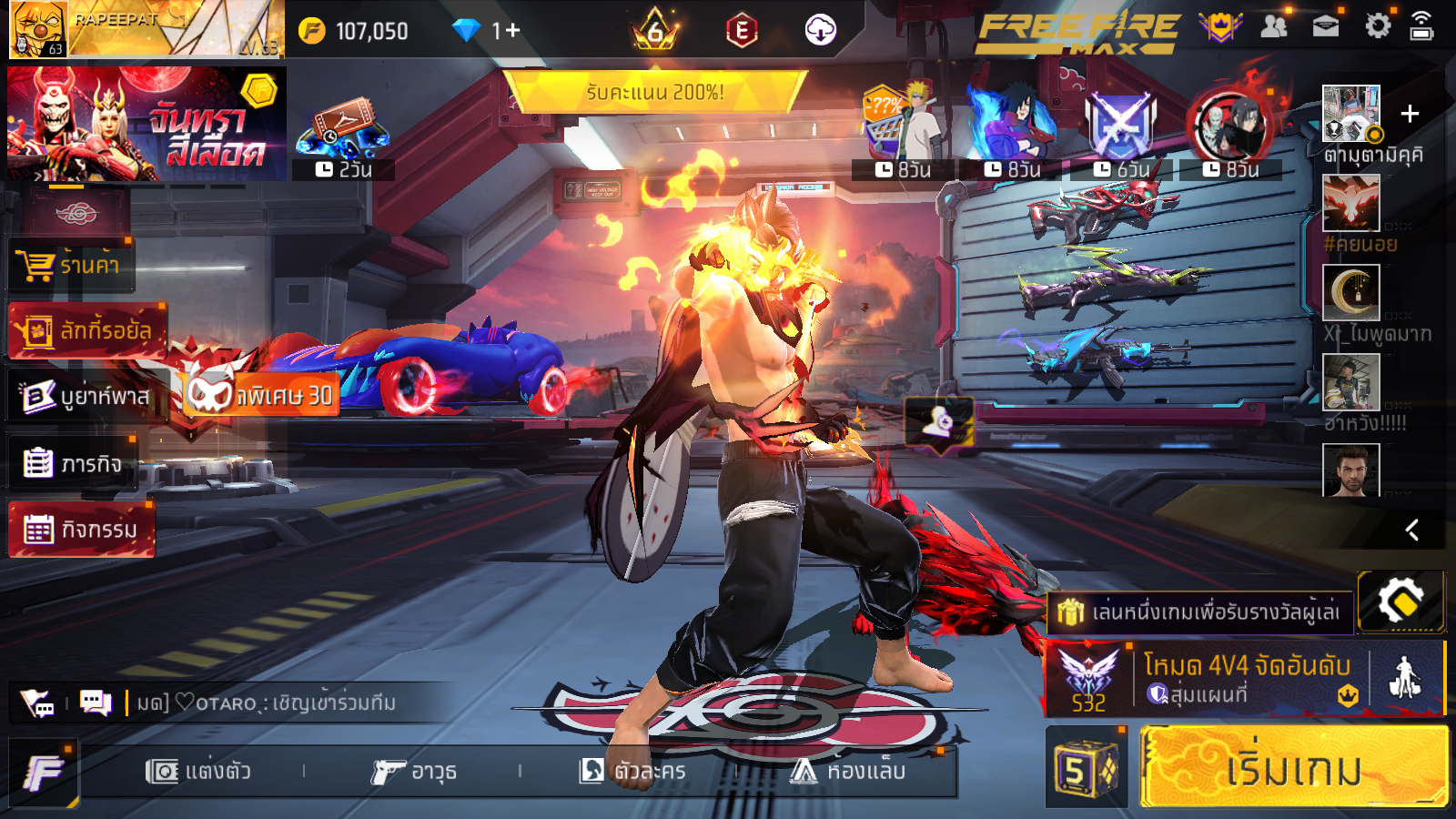This screenshot has height=819, width=1456.
Task: Open the จันทราสีเลือด event banner
Action: 146,124
